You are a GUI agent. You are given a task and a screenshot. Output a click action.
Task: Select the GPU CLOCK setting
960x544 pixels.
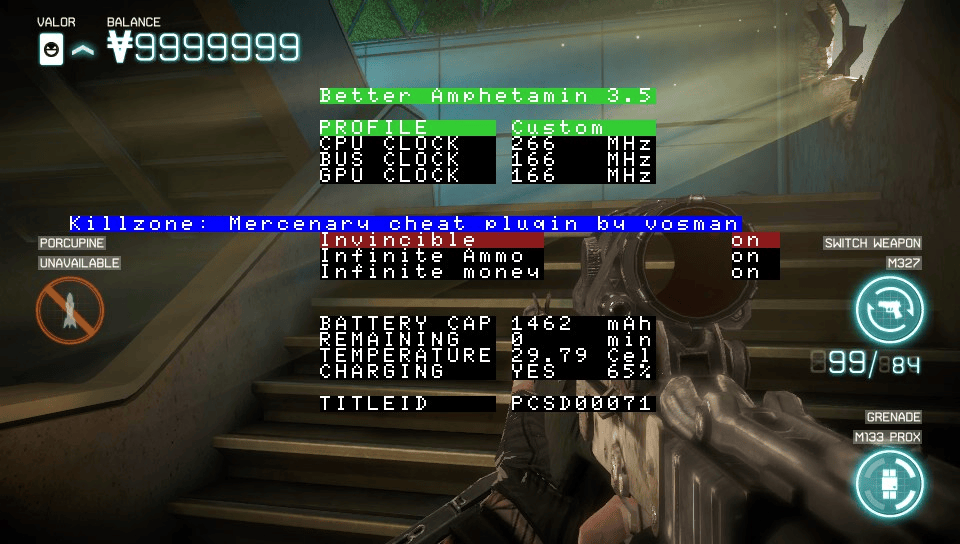tap(487, 175)
